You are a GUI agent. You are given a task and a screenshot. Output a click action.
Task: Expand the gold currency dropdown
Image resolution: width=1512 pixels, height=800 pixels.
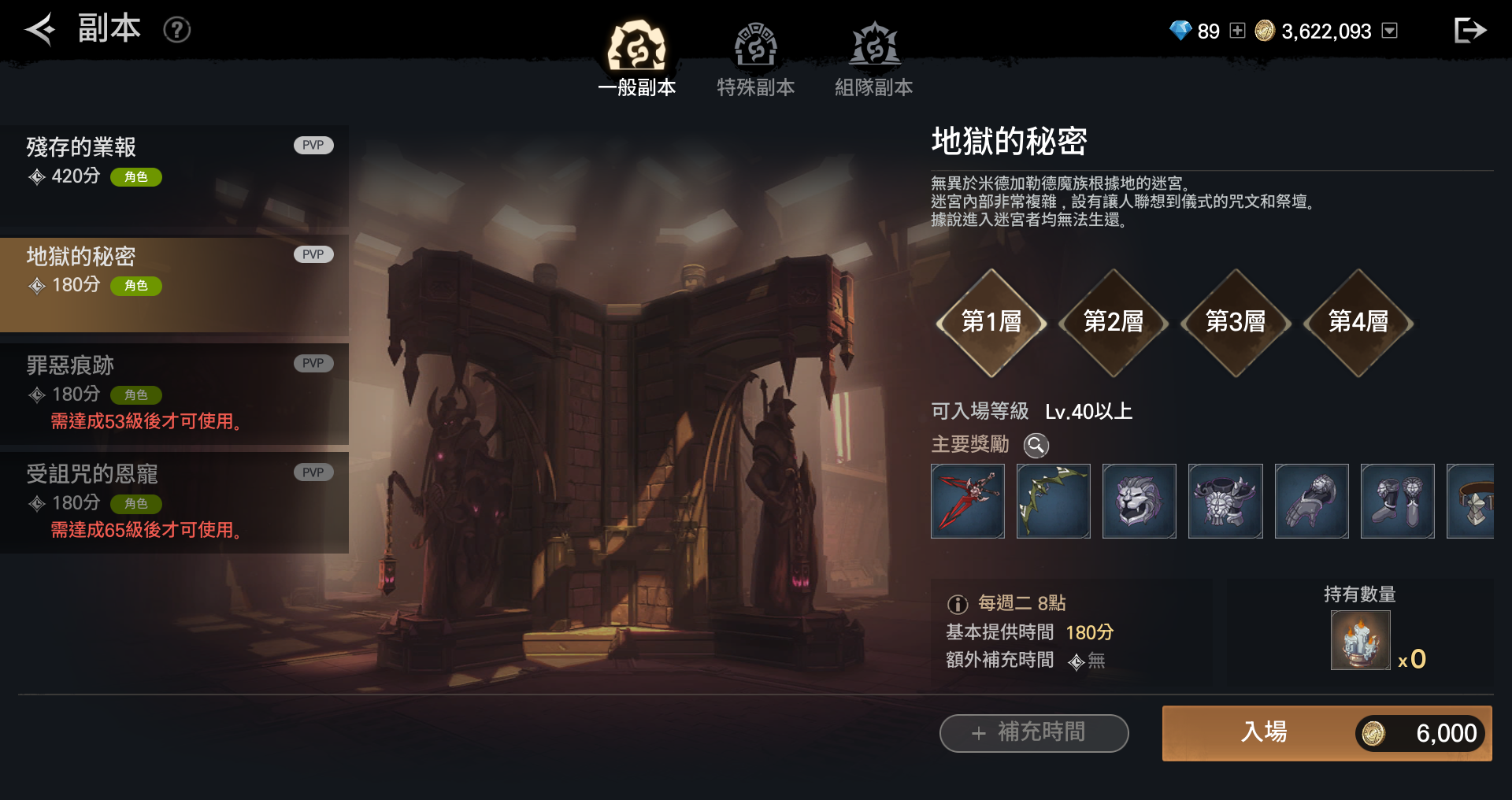pyautogui.click(x=1390, y=31)
